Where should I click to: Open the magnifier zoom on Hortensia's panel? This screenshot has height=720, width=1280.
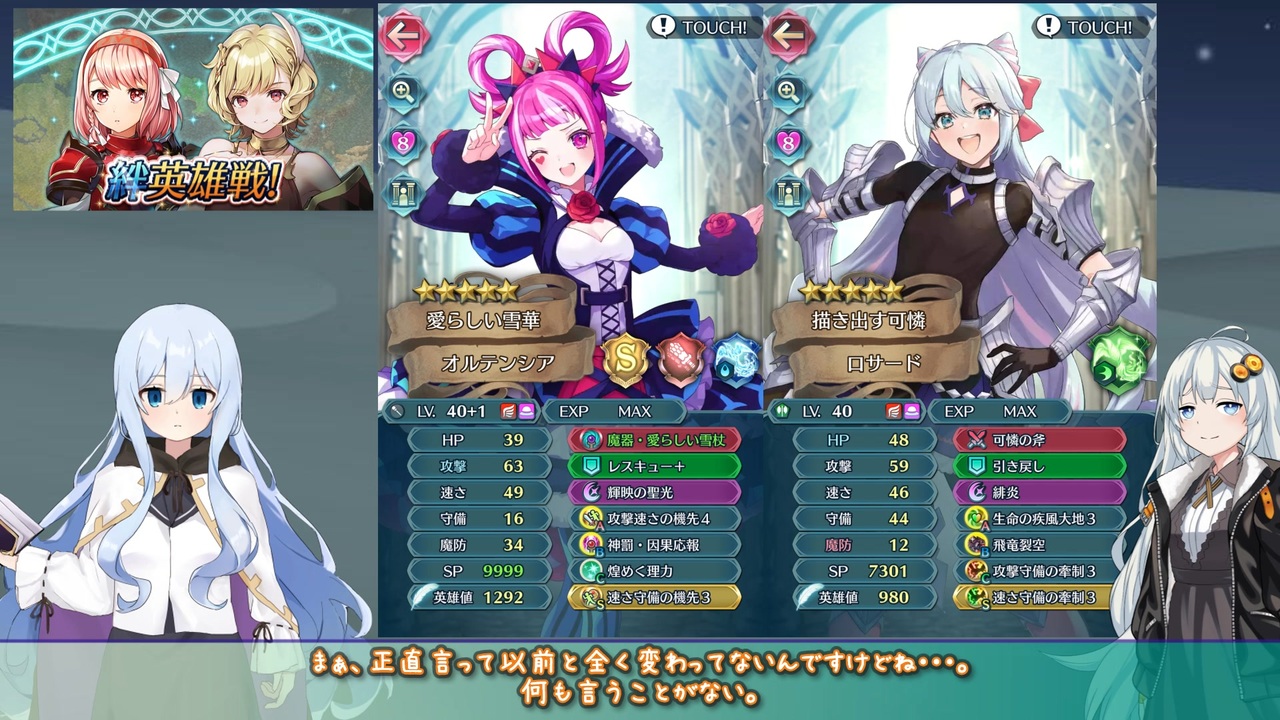pos(404,92)
